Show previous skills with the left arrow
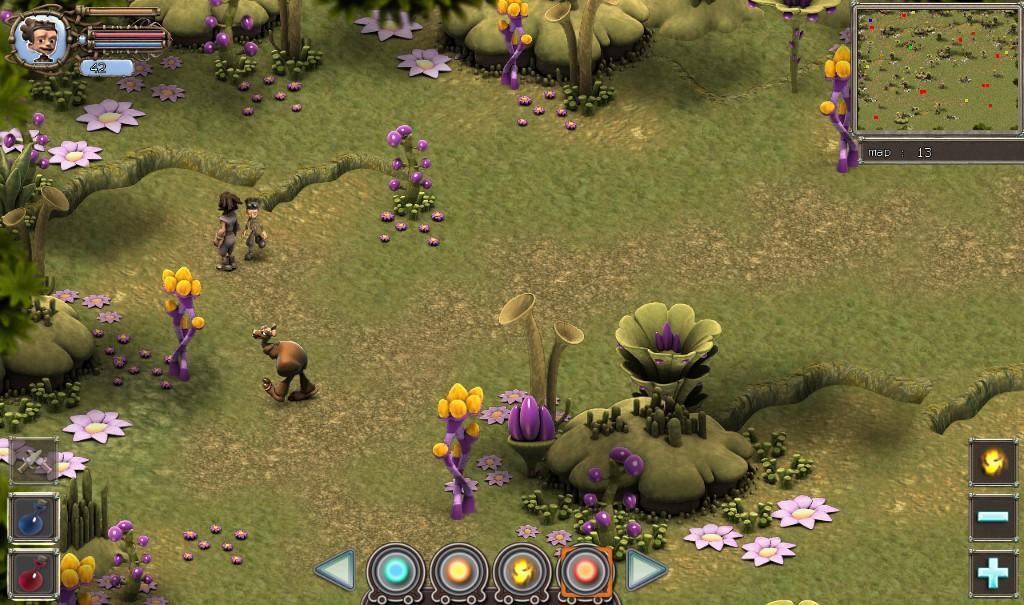Image resolution: width=1024 pixels, height=605 pixels. [335, 571]
